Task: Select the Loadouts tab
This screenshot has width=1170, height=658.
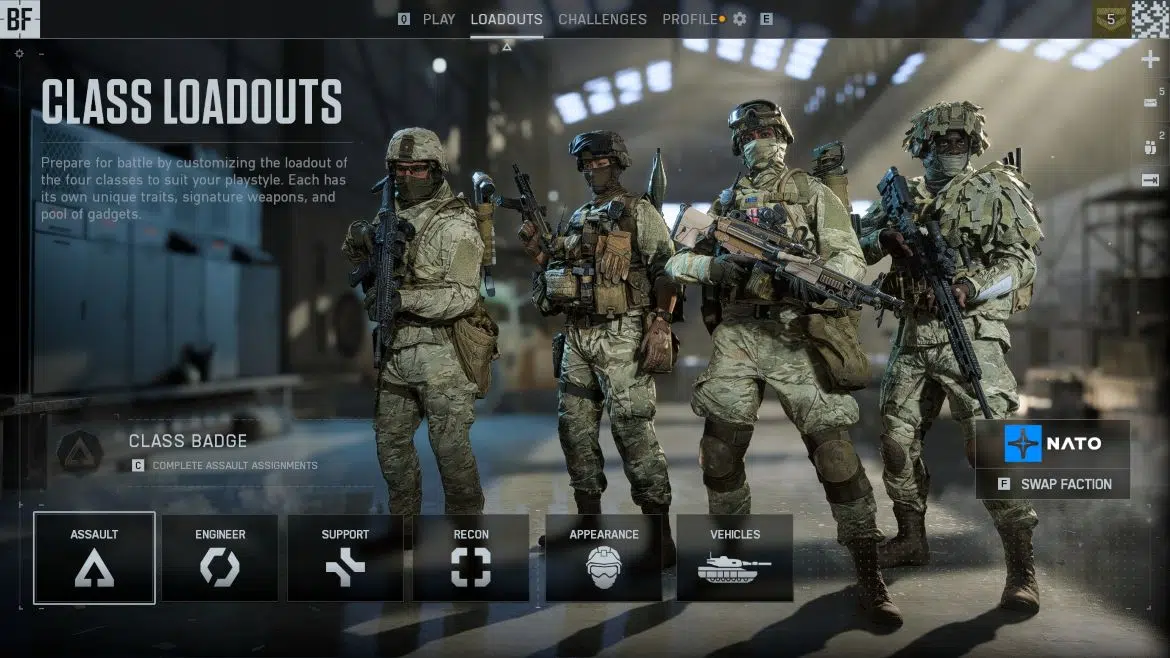Action: click(x=506, y=19)
